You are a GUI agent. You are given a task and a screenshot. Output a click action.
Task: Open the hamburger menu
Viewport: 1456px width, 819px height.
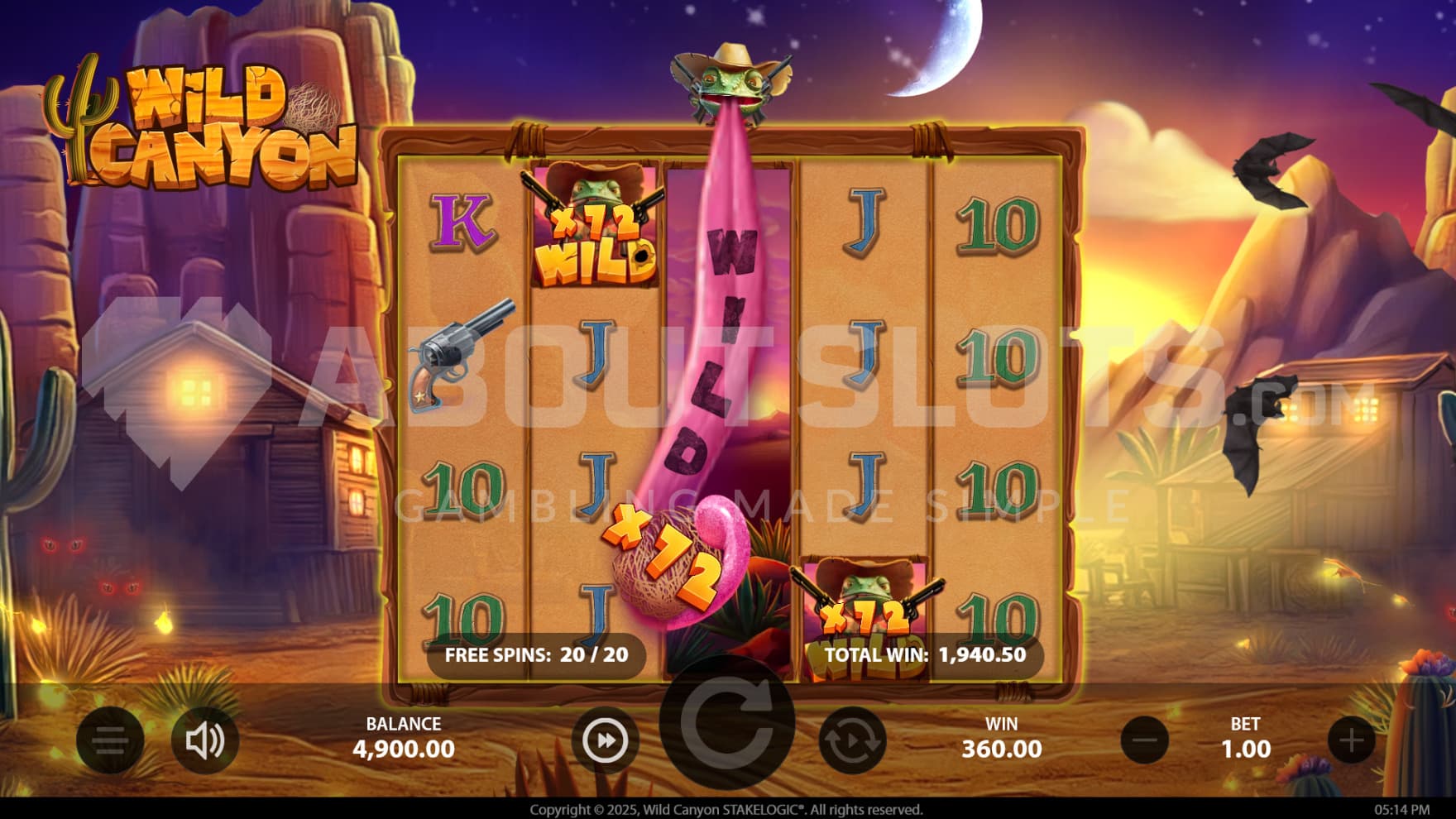point(110,740)
